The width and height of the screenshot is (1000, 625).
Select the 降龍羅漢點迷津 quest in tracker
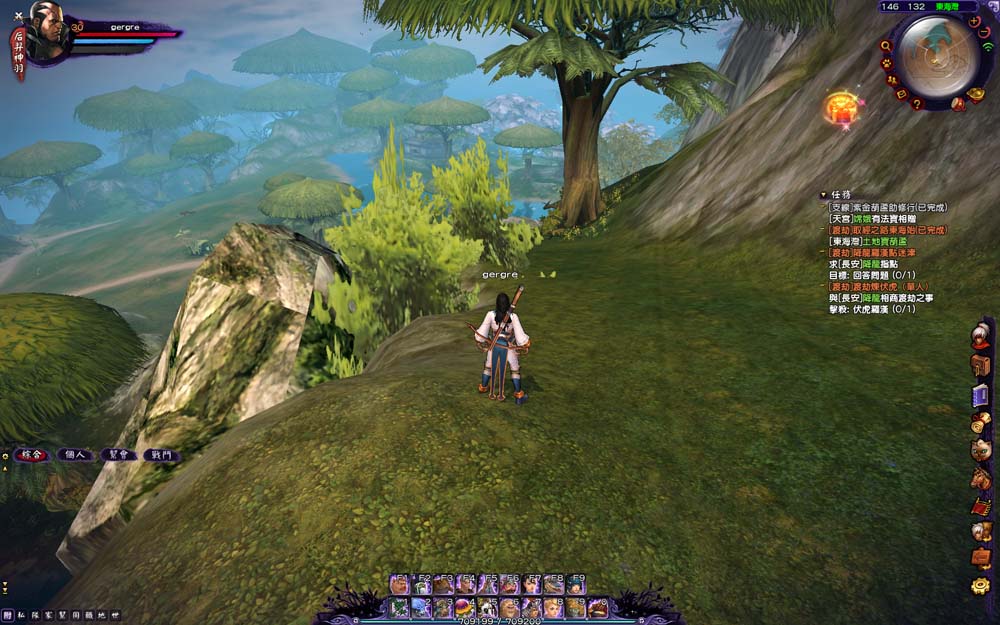pos(880,253)
